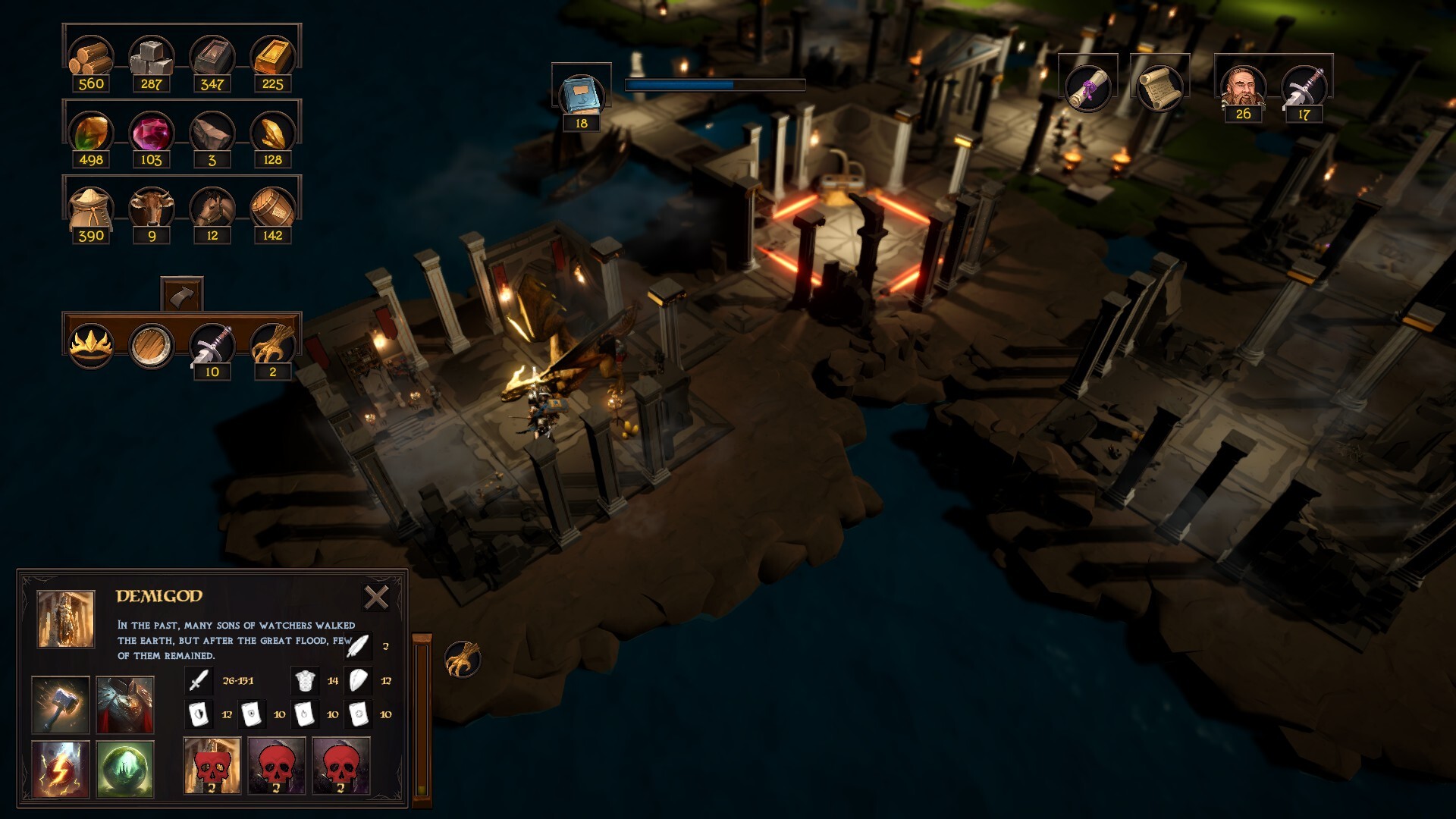
Task: Choose the green crystal orb ability
Action: (125, 770)
